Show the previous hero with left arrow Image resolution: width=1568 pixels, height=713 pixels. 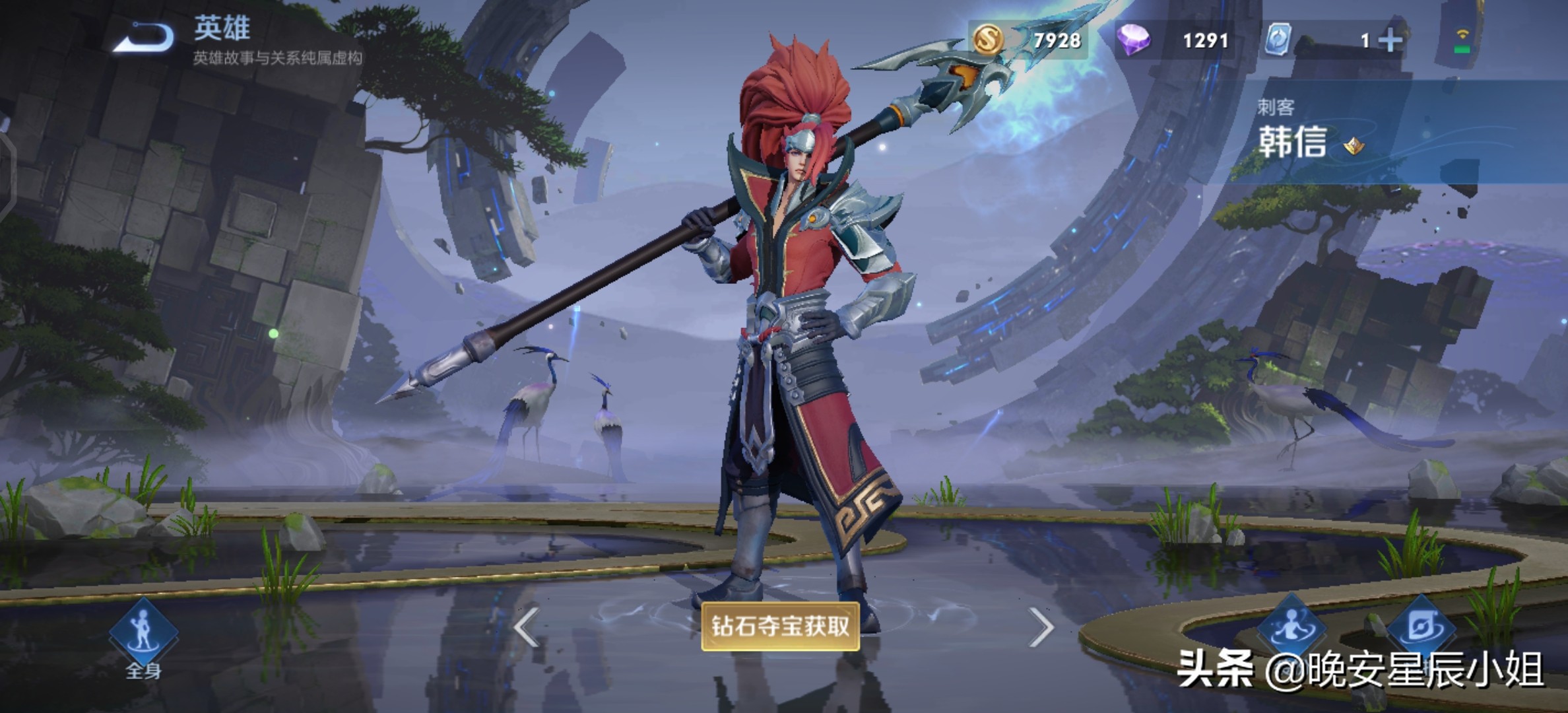pyautogui.click(x=527, y=627)
